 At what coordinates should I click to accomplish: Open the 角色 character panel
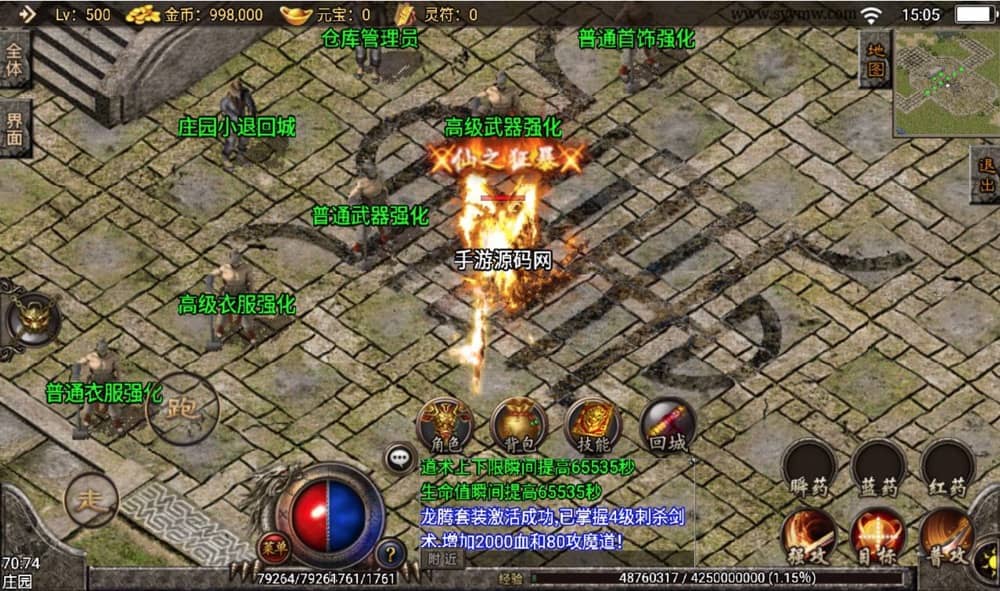(x=445, y=425)
